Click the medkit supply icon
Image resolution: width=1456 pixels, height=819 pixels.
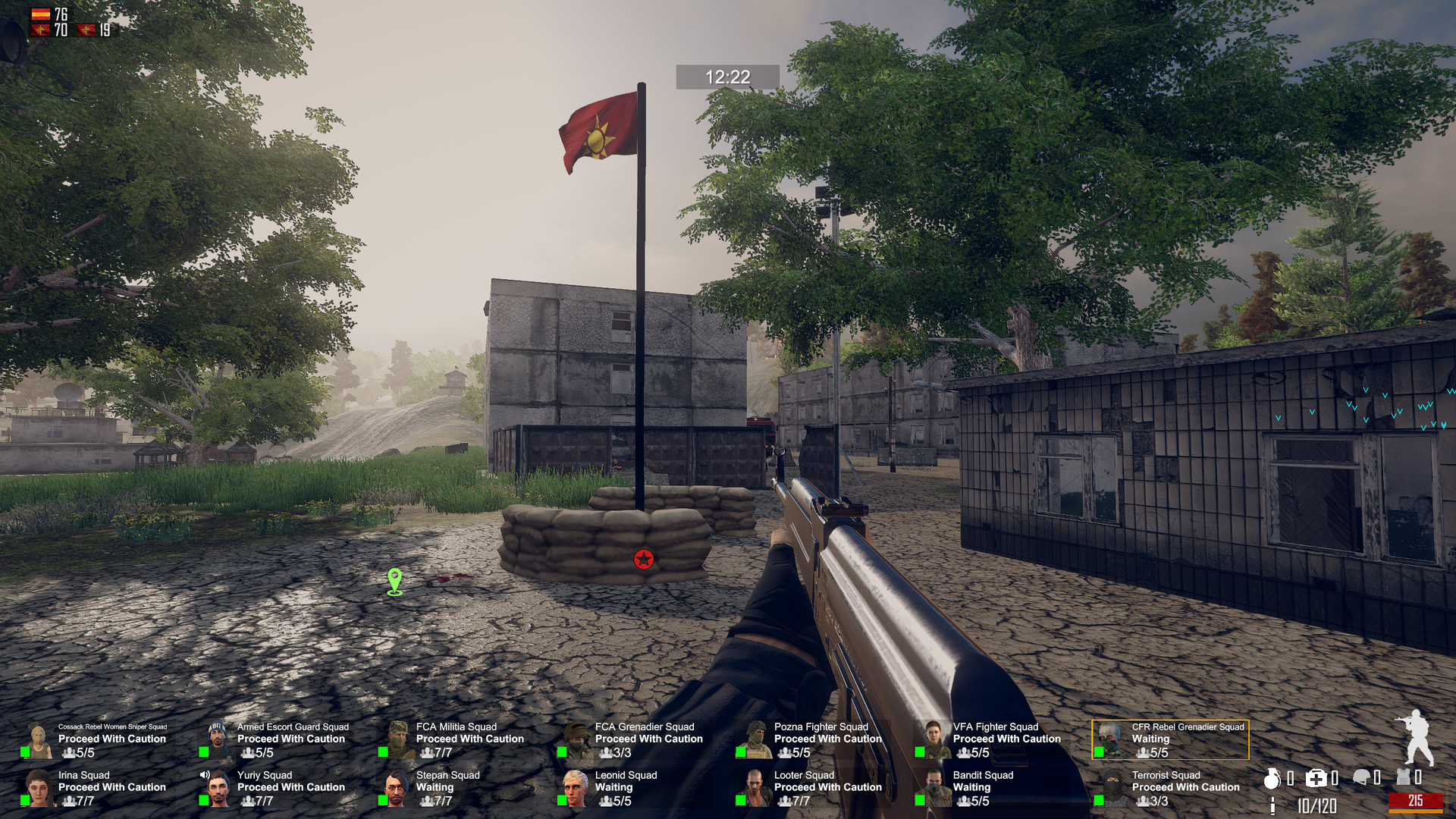point(1316,777)
